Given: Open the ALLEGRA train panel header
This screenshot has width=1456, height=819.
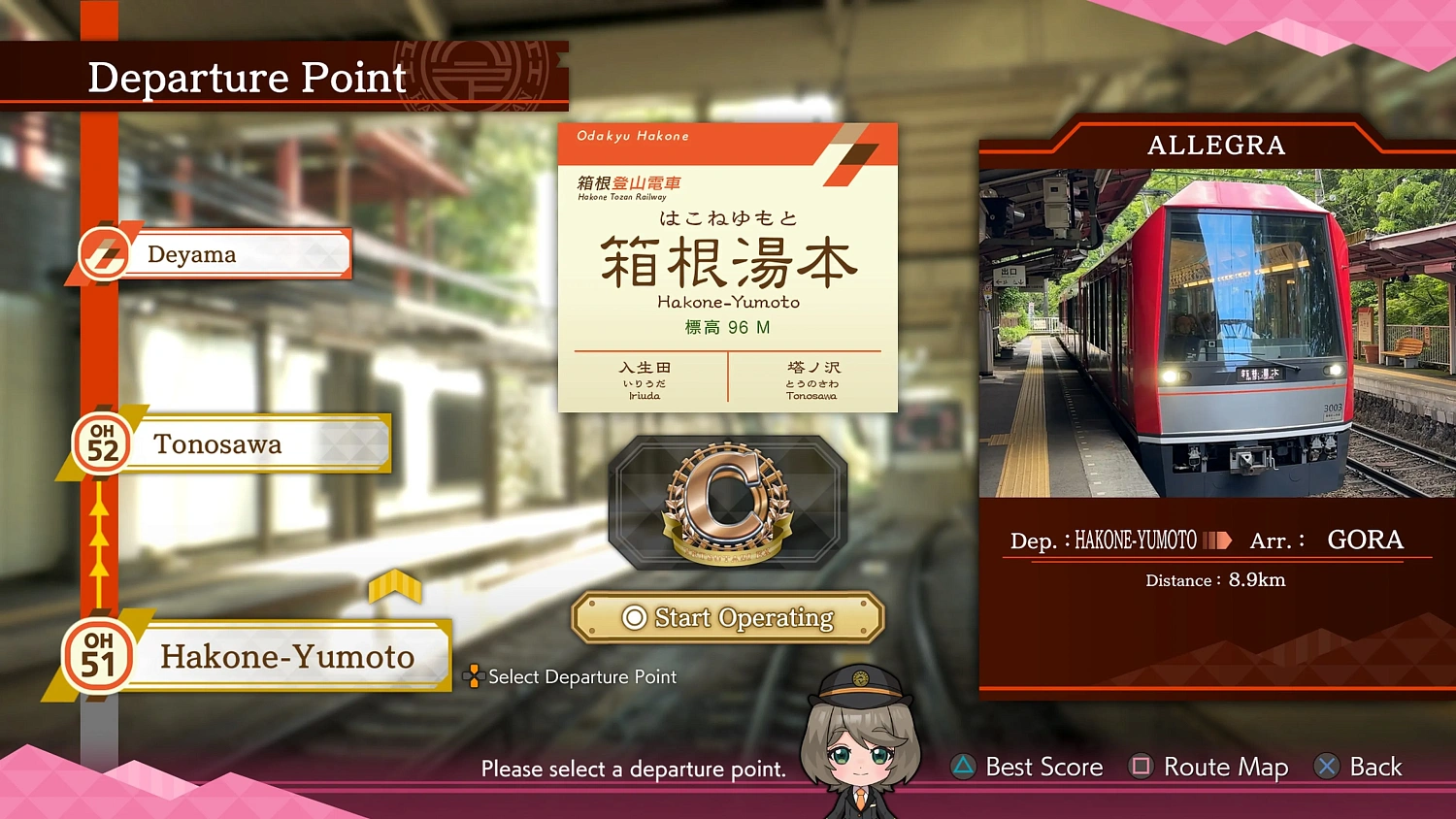Looking at the screenshot, I should pyautogui.click(x=1215, y=145).
